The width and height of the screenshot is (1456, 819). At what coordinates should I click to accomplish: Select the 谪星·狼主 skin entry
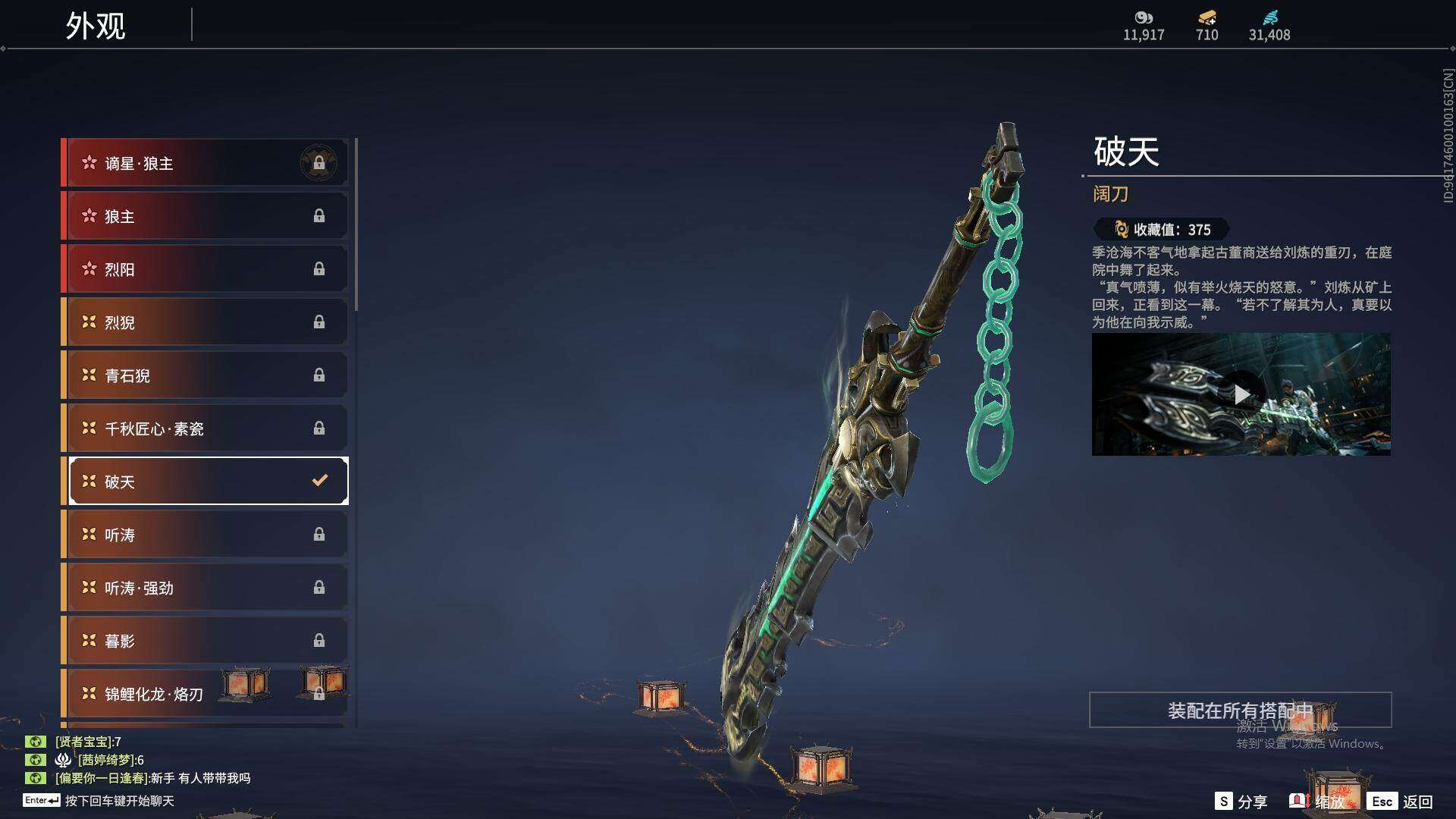point(206,163)
